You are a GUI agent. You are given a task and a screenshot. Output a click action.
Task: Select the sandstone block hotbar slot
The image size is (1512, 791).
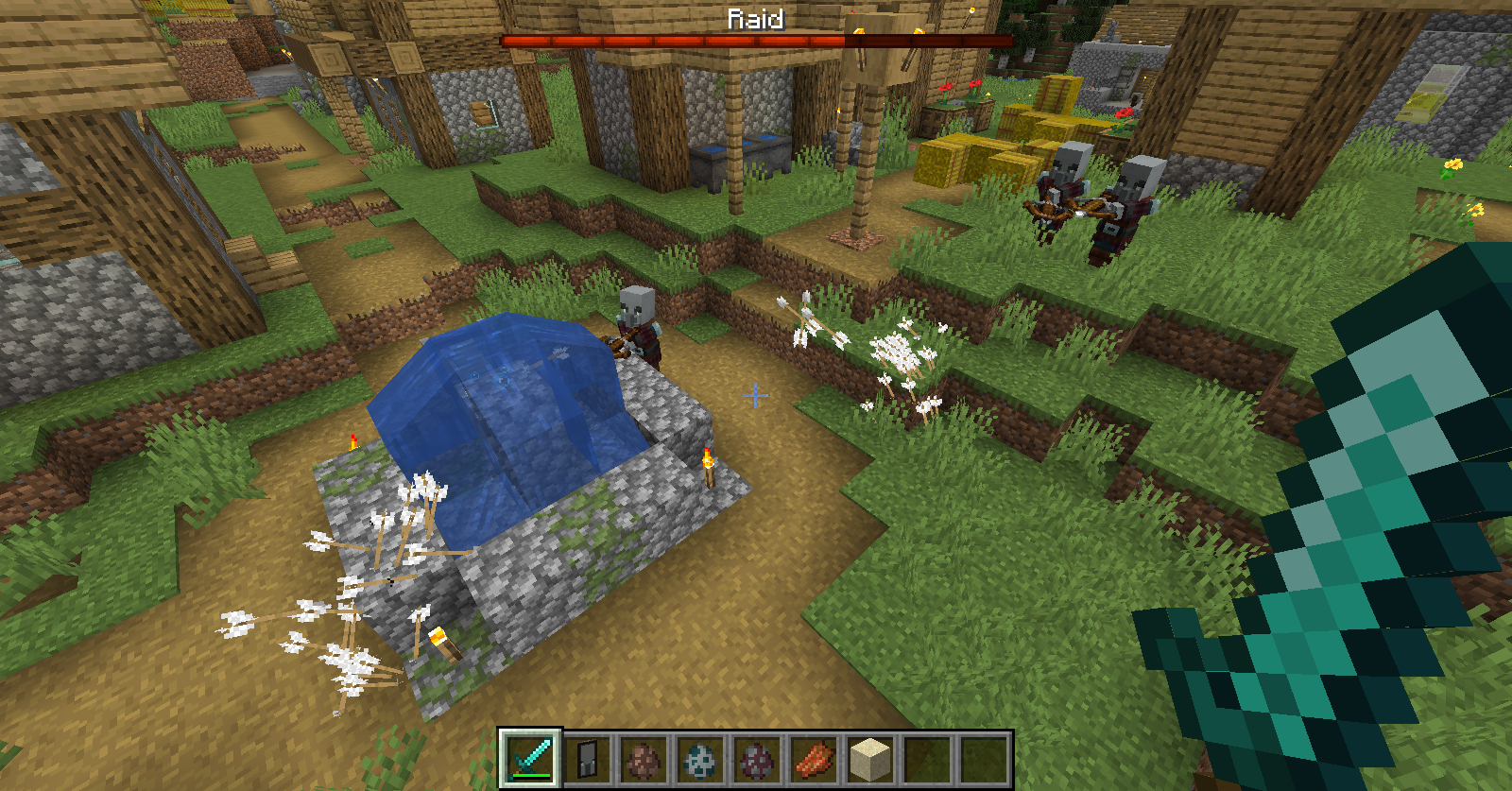pyautogui.click(x=870, y=758)
